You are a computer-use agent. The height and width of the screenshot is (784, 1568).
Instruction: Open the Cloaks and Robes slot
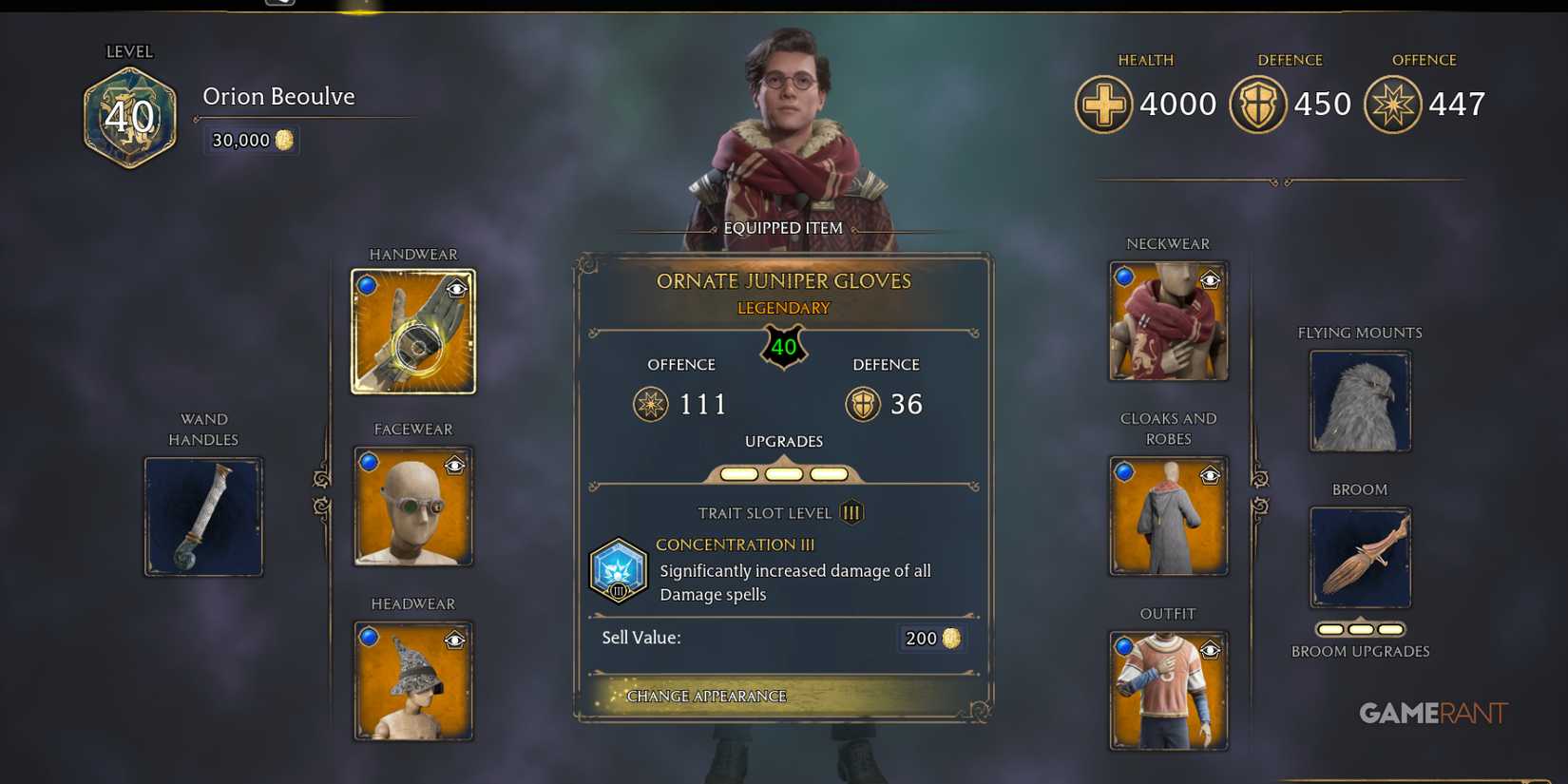tap(1168, 514)
